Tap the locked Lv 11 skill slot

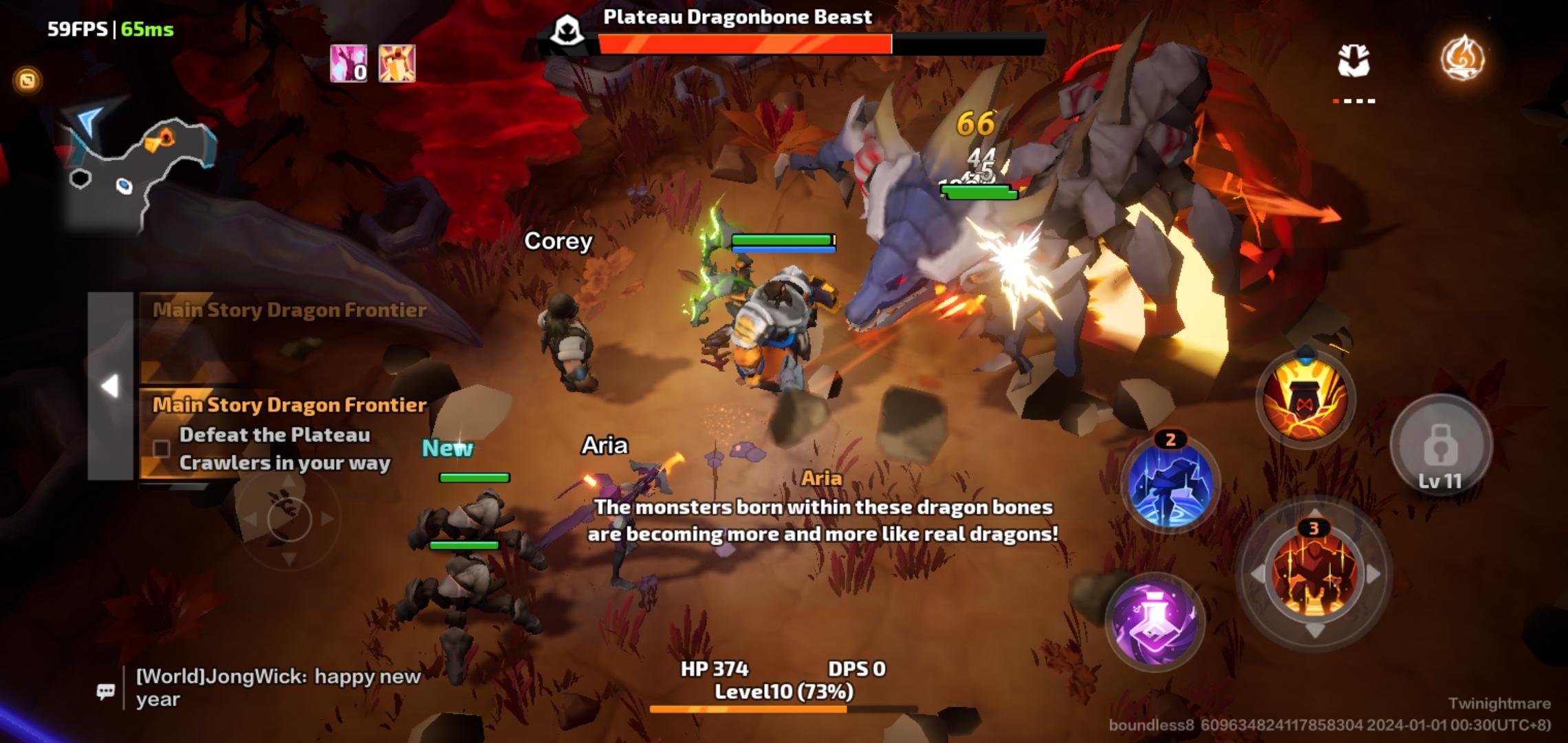pos(1440,447)
